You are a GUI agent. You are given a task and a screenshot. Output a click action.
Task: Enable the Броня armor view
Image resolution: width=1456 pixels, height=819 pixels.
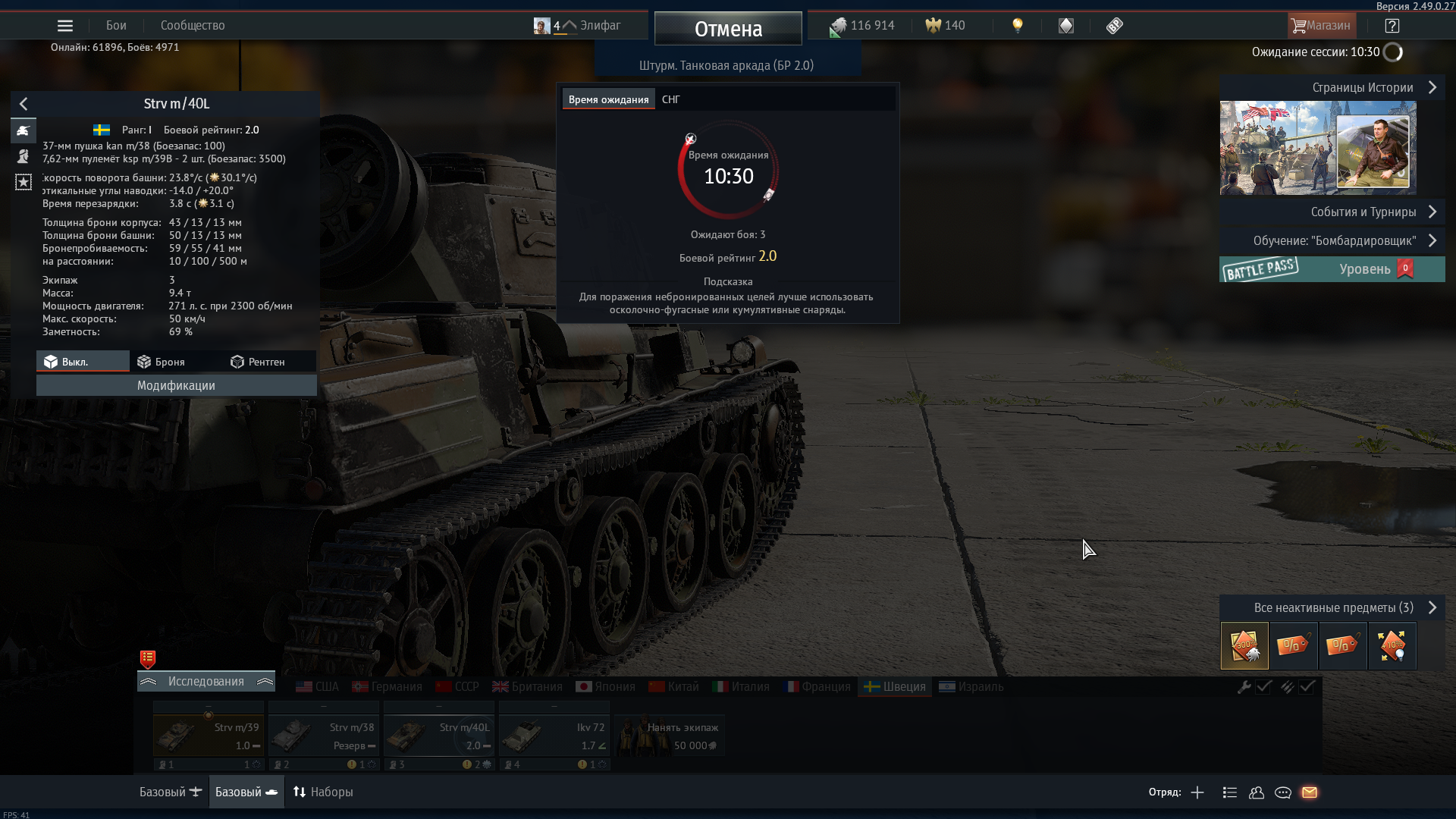162,362
